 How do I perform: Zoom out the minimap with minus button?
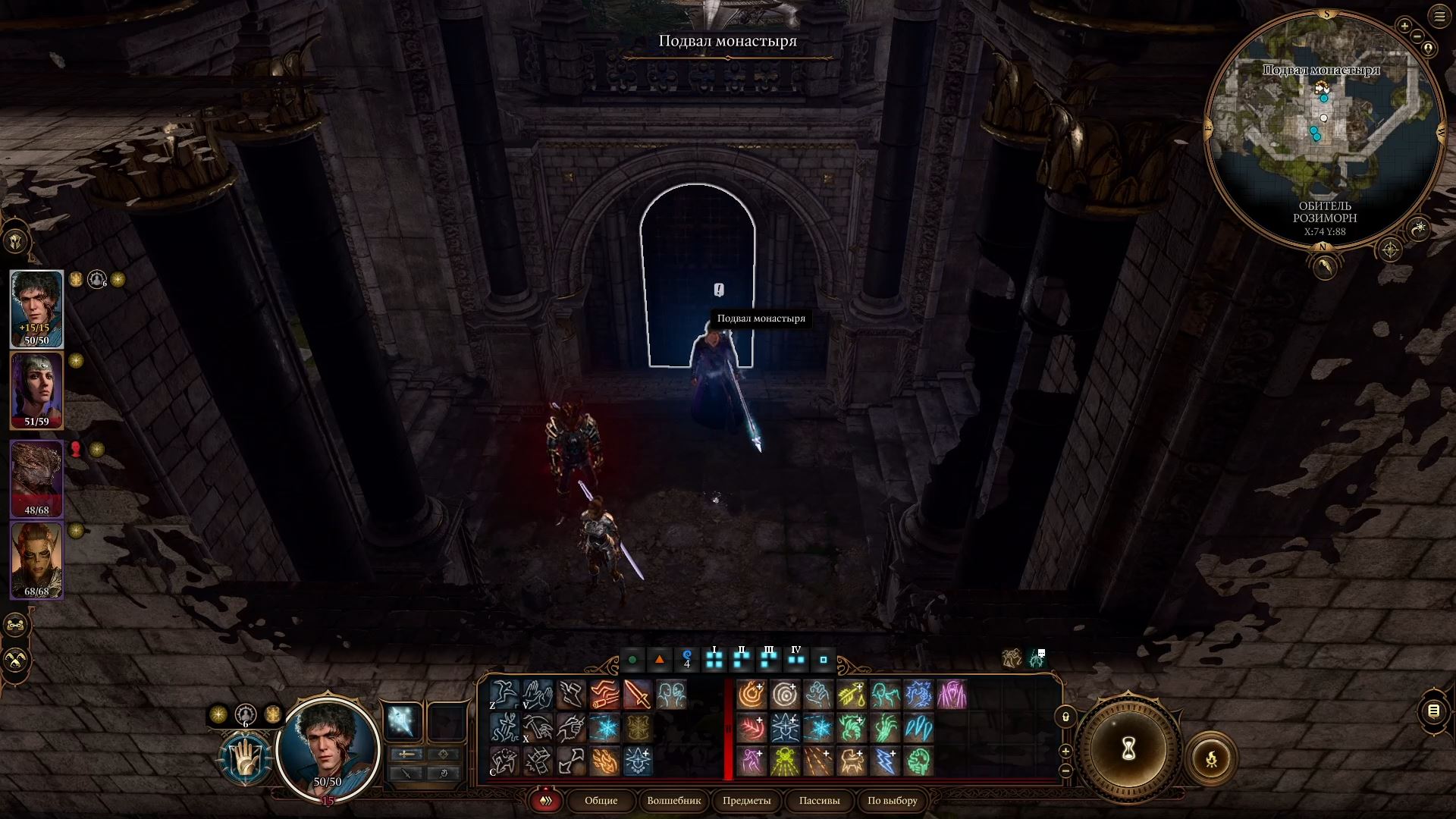[1417, 36]
